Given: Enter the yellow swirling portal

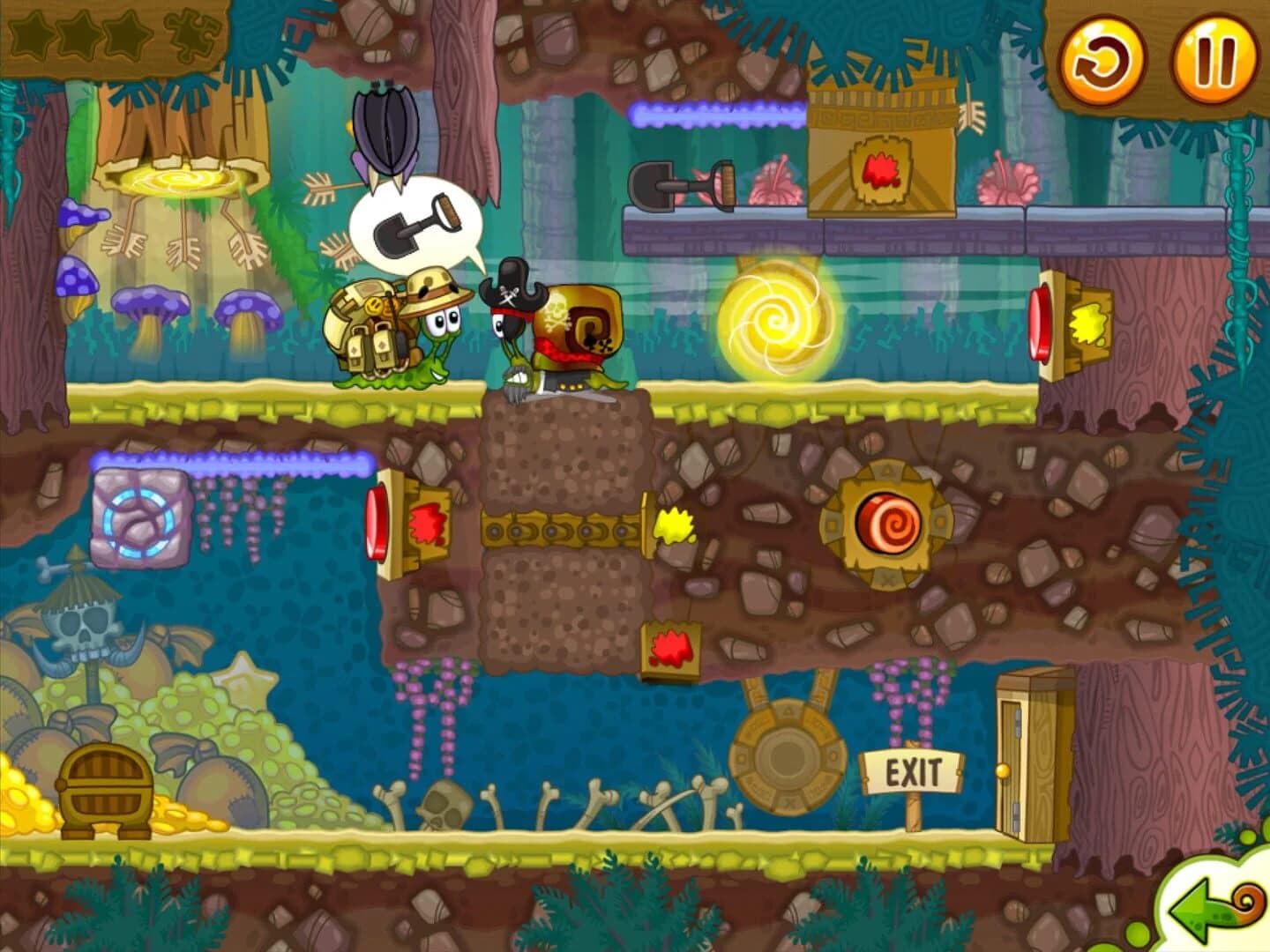Looking at the screenshot, I should (773, 317).
